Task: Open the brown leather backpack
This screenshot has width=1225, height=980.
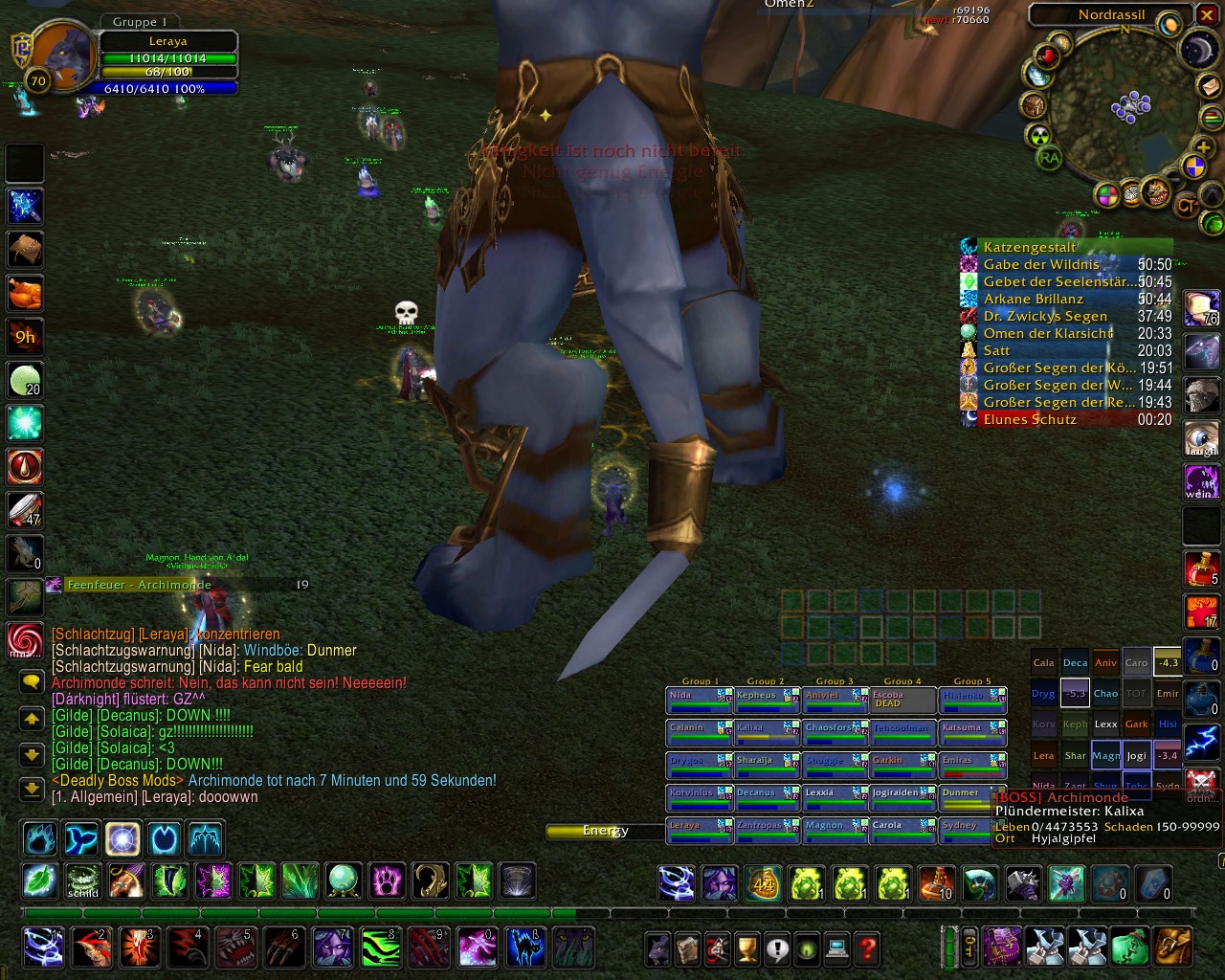Action: (1172, 947)
